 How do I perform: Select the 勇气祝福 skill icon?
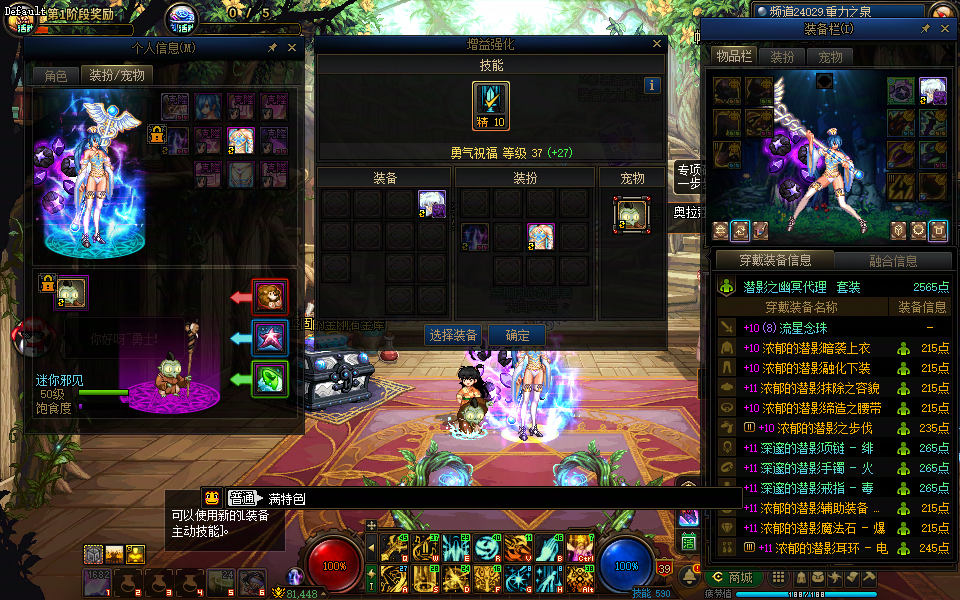pos(491,106)
